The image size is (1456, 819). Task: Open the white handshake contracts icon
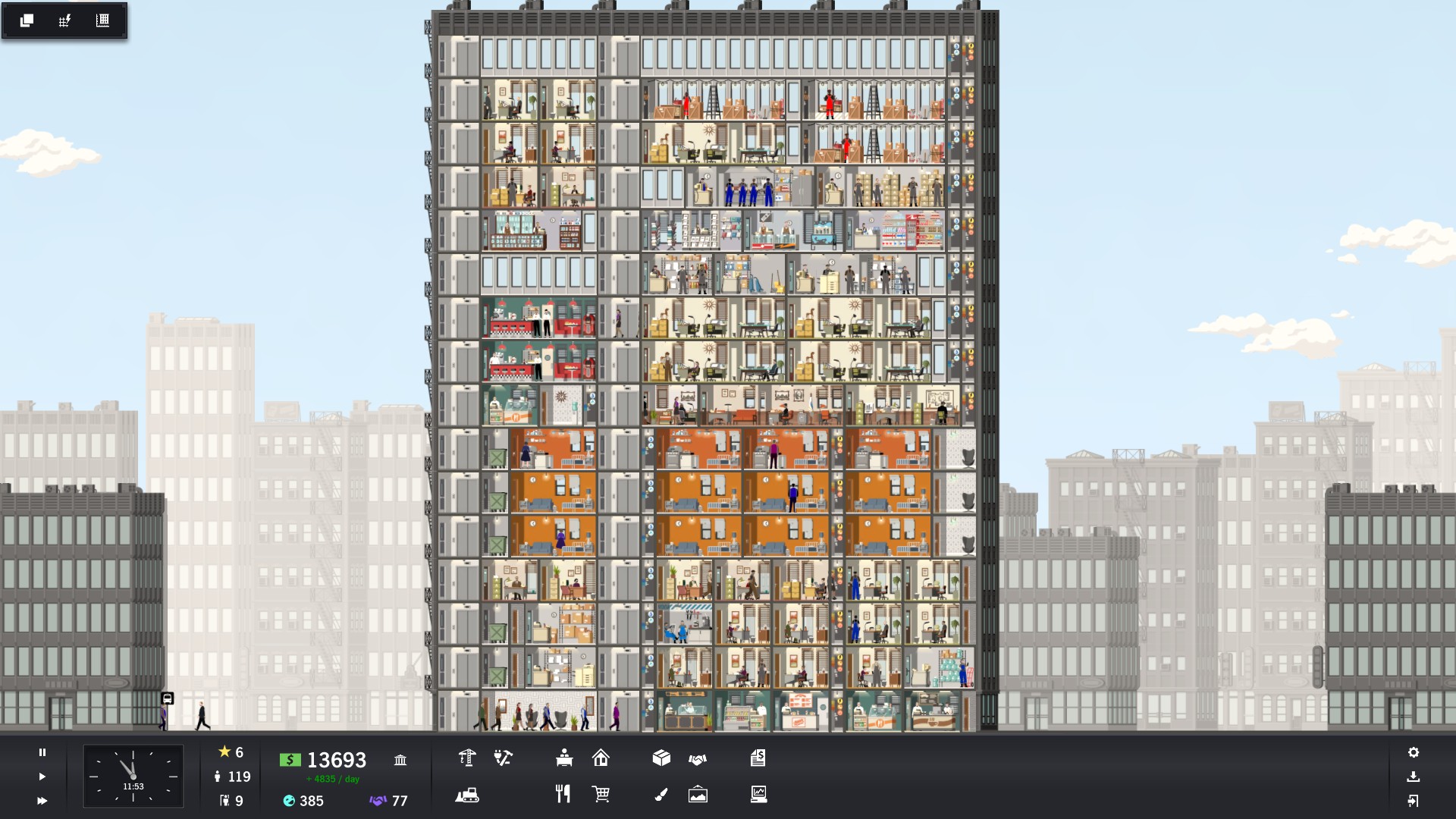[x=698, y=758]
